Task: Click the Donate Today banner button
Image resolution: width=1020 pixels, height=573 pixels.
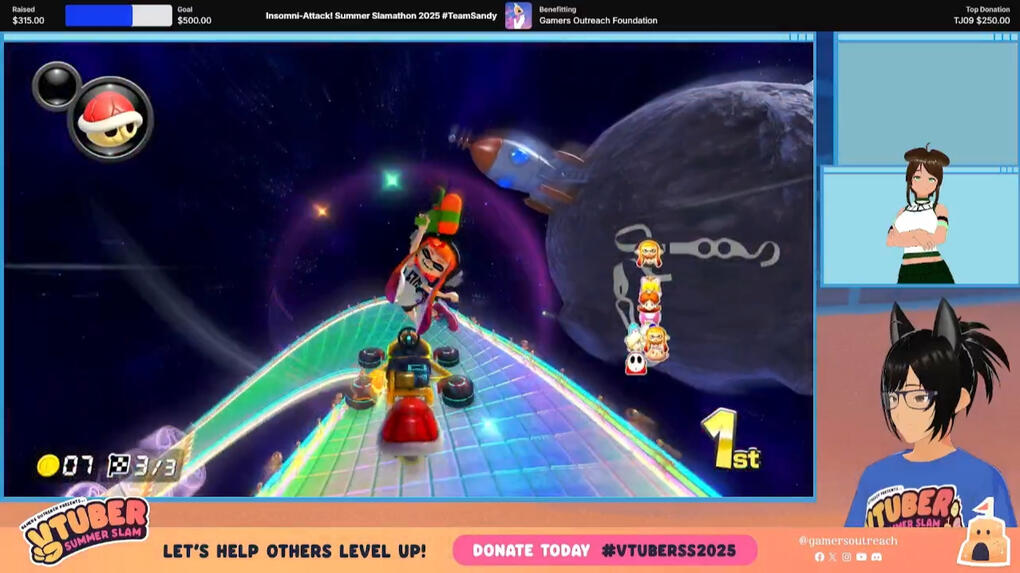Action: pyautogui.click(x=604, y=550)
